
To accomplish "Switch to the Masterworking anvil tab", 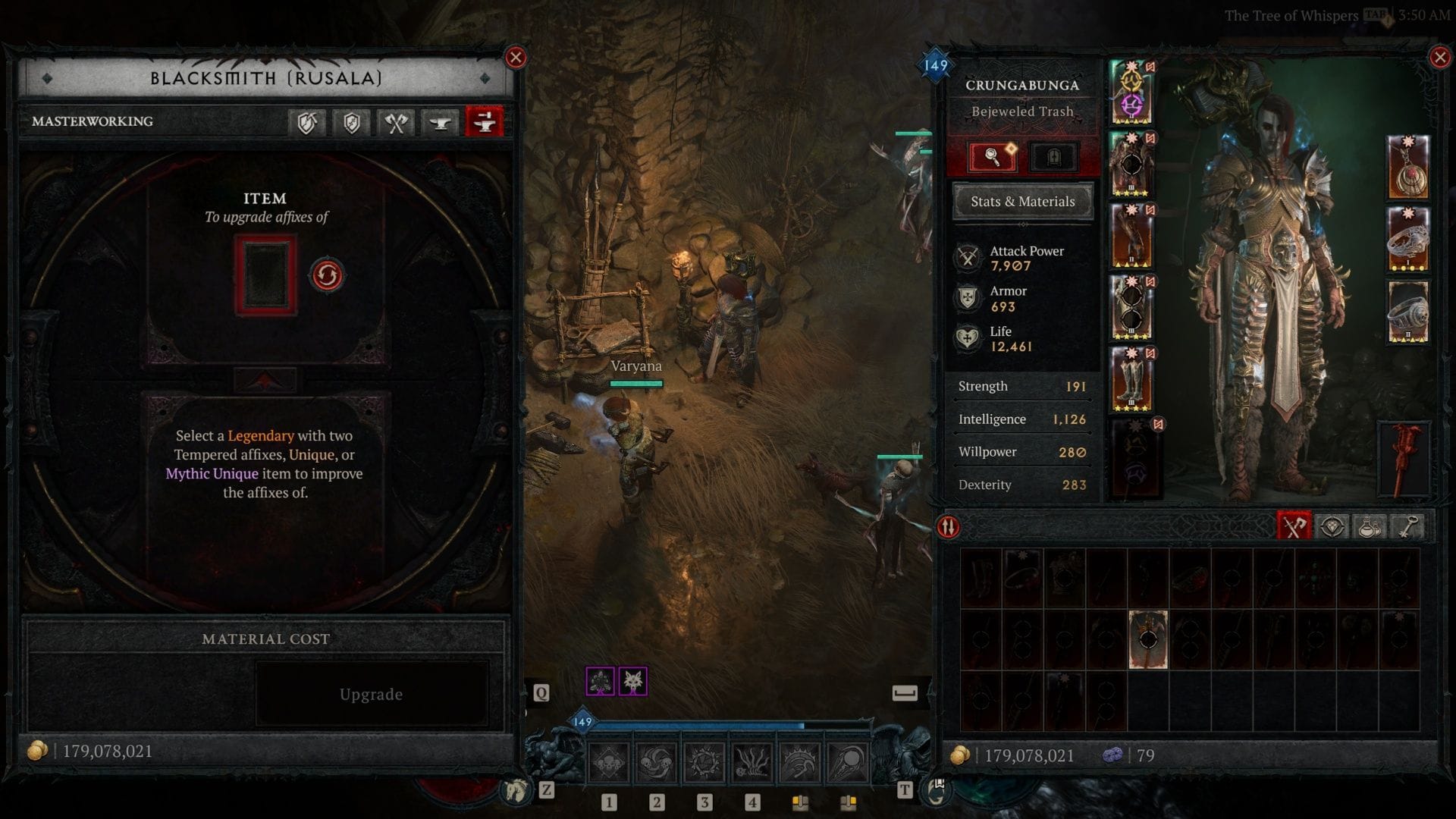I will tap(485, 122).
